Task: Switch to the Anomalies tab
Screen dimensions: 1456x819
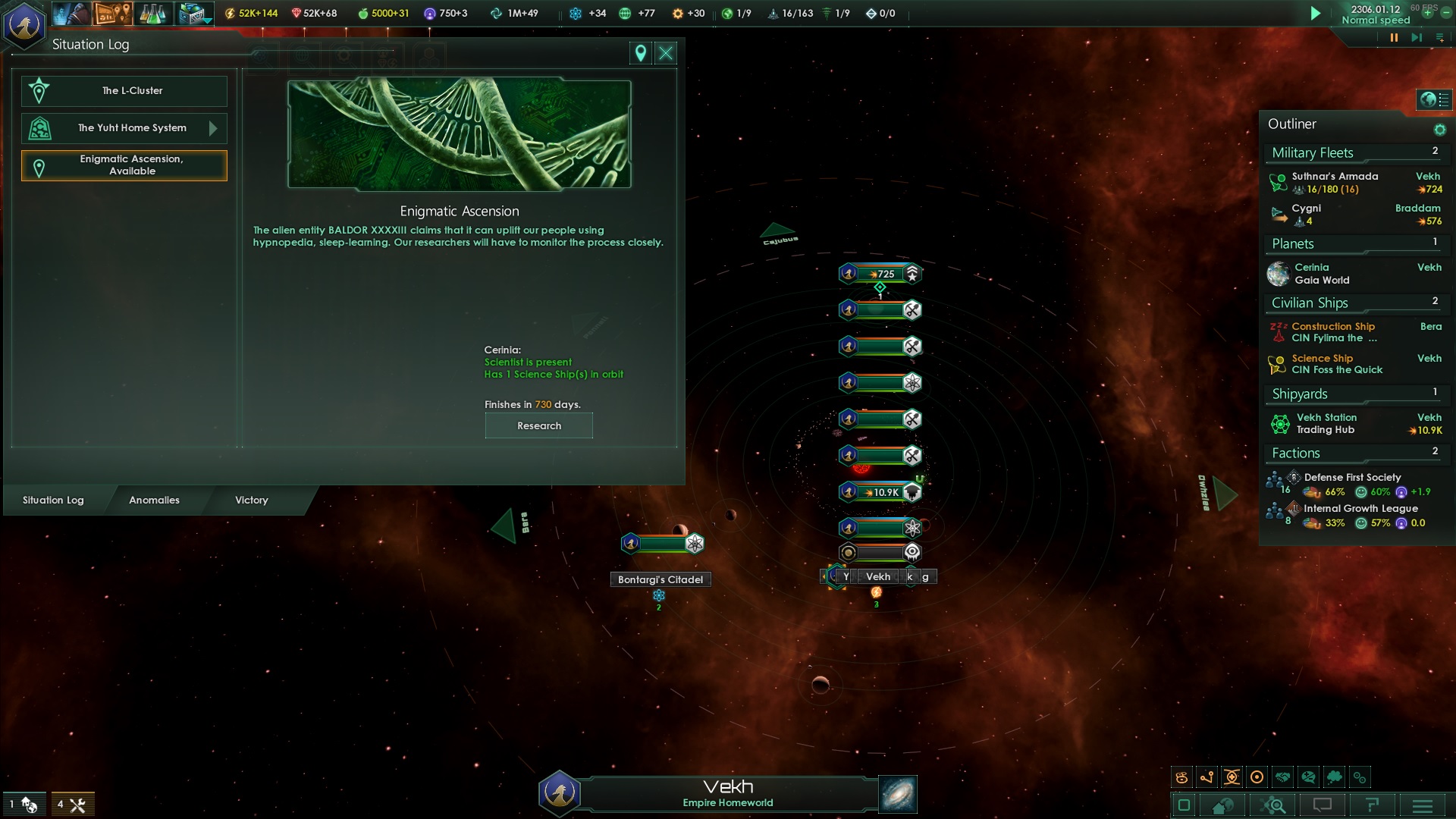Action: tap(154, 500)
